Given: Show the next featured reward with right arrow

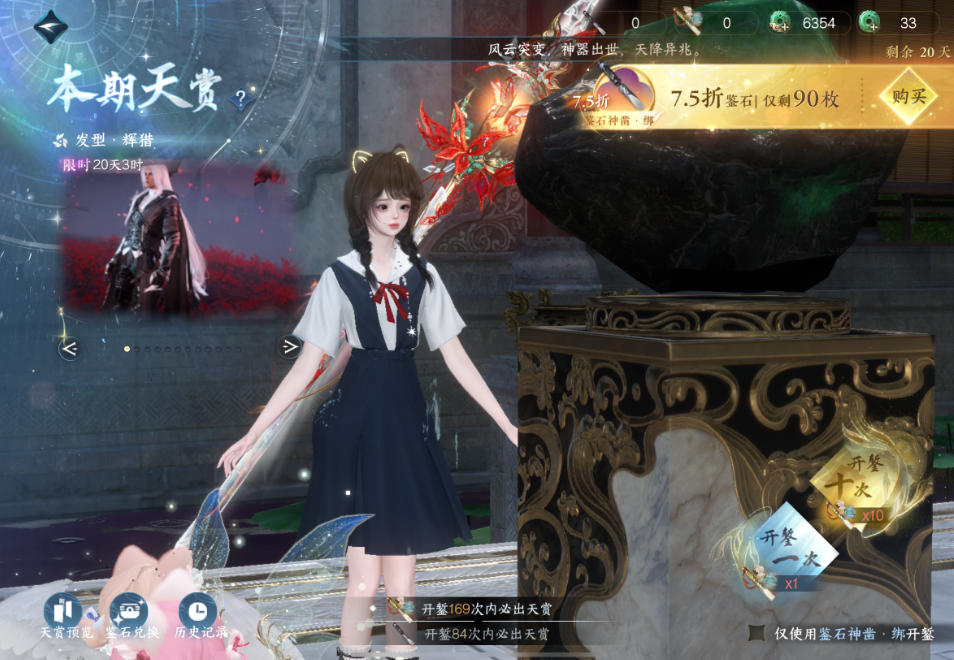Looking at the screenshot, I should [x=290, y=347].
